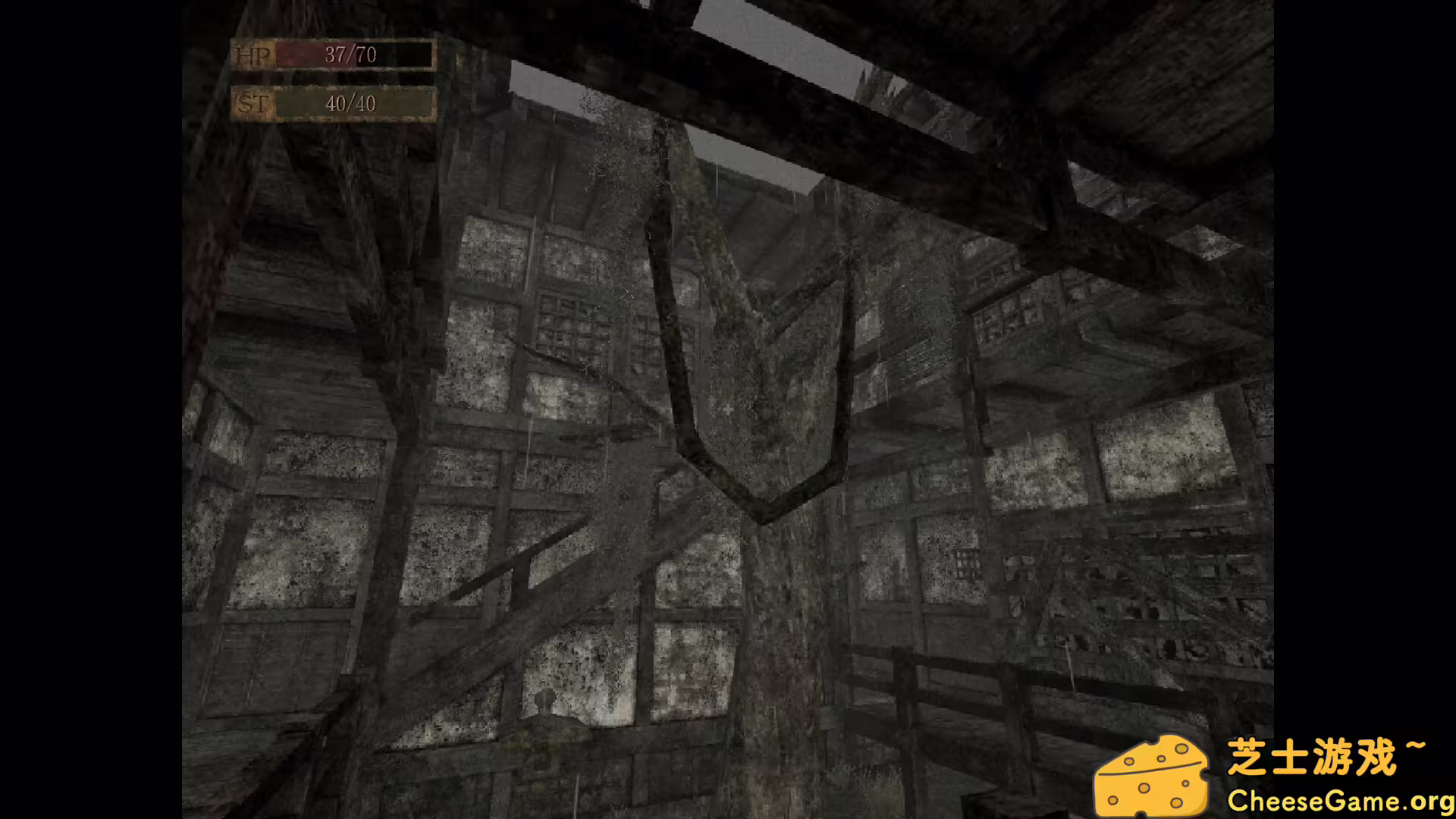This screenshot has height=819, width=1456.
Task: Click the crosshair reticle at screen center
Action: tap(726, 409)
